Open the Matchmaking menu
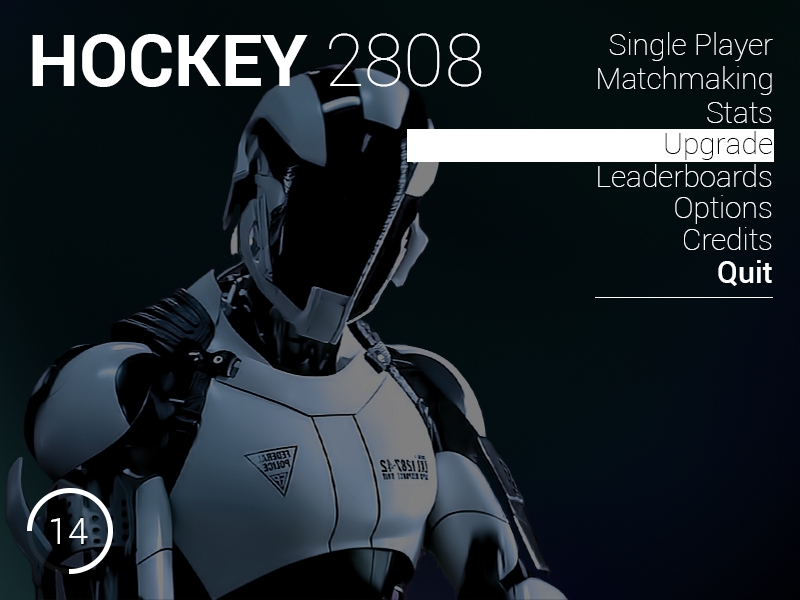 click(684, 79)
